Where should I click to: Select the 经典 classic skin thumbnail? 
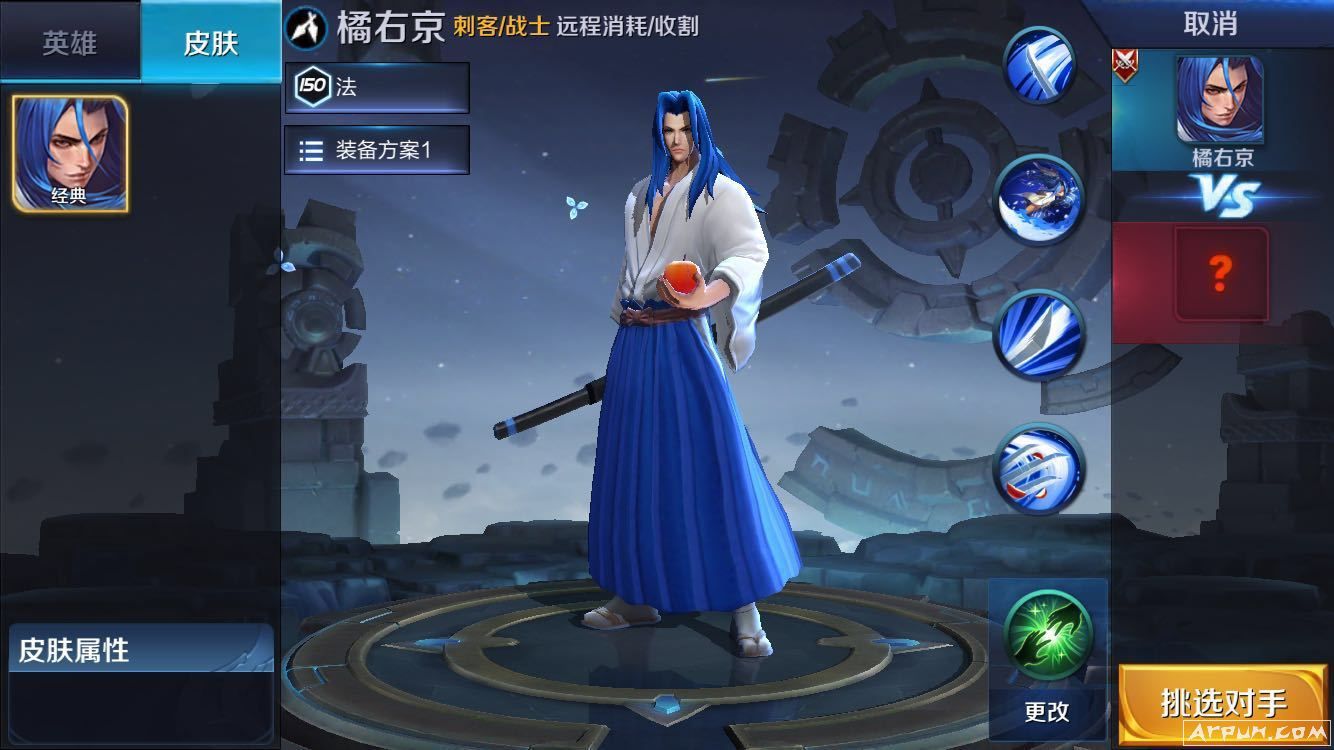[x=68, y=155]
